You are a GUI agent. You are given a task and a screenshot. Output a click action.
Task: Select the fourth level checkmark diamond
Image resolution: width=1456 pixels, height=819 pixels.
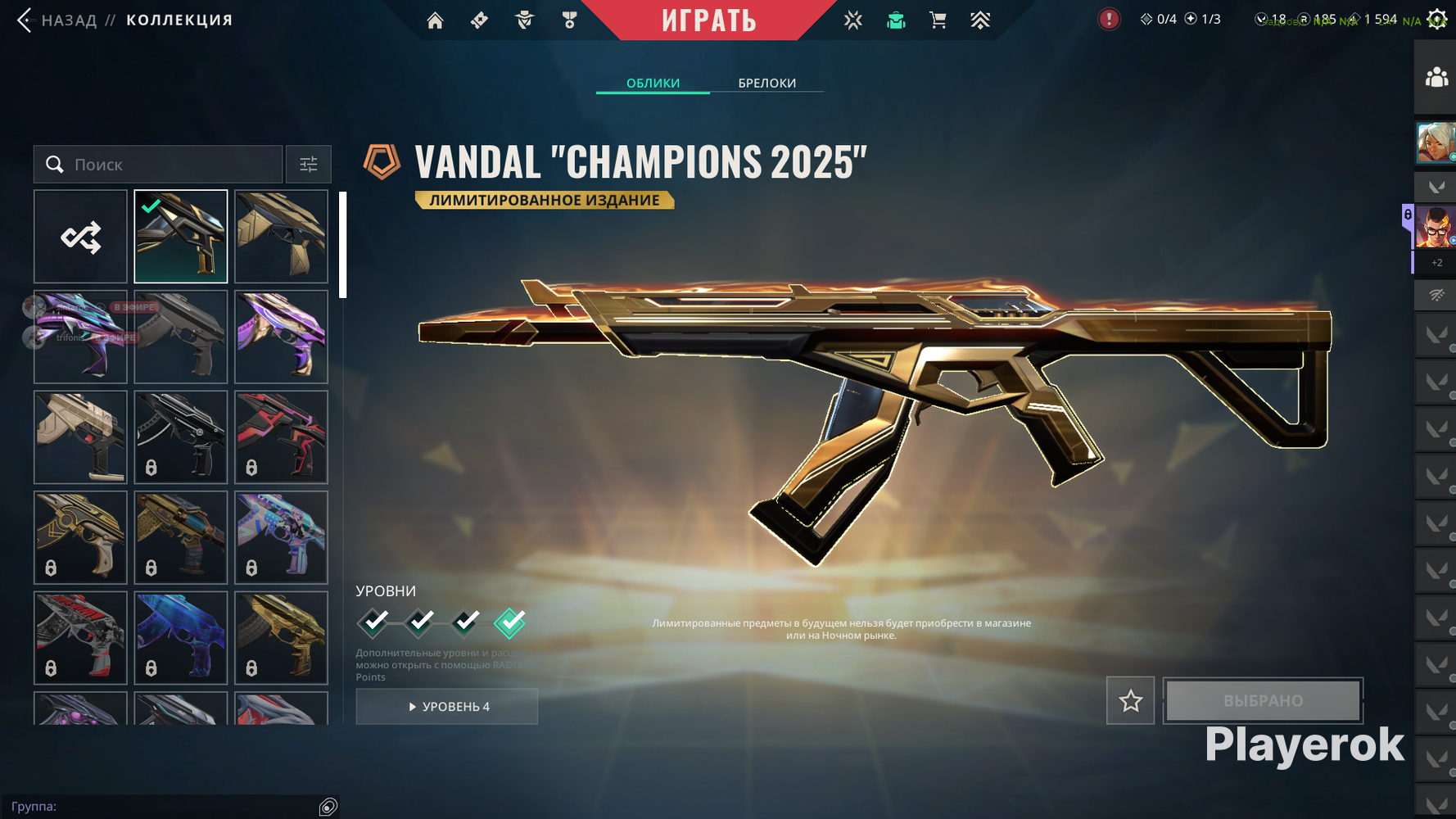510,623
